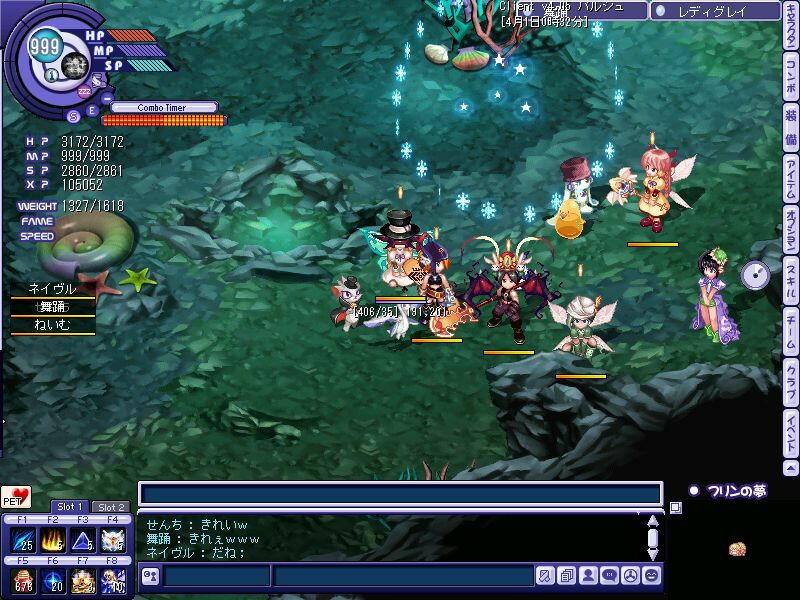Open the オプション (Option) side tab
Image resolution: width=800 pixels, height=600 pixels.
click(x=791, y=235)
